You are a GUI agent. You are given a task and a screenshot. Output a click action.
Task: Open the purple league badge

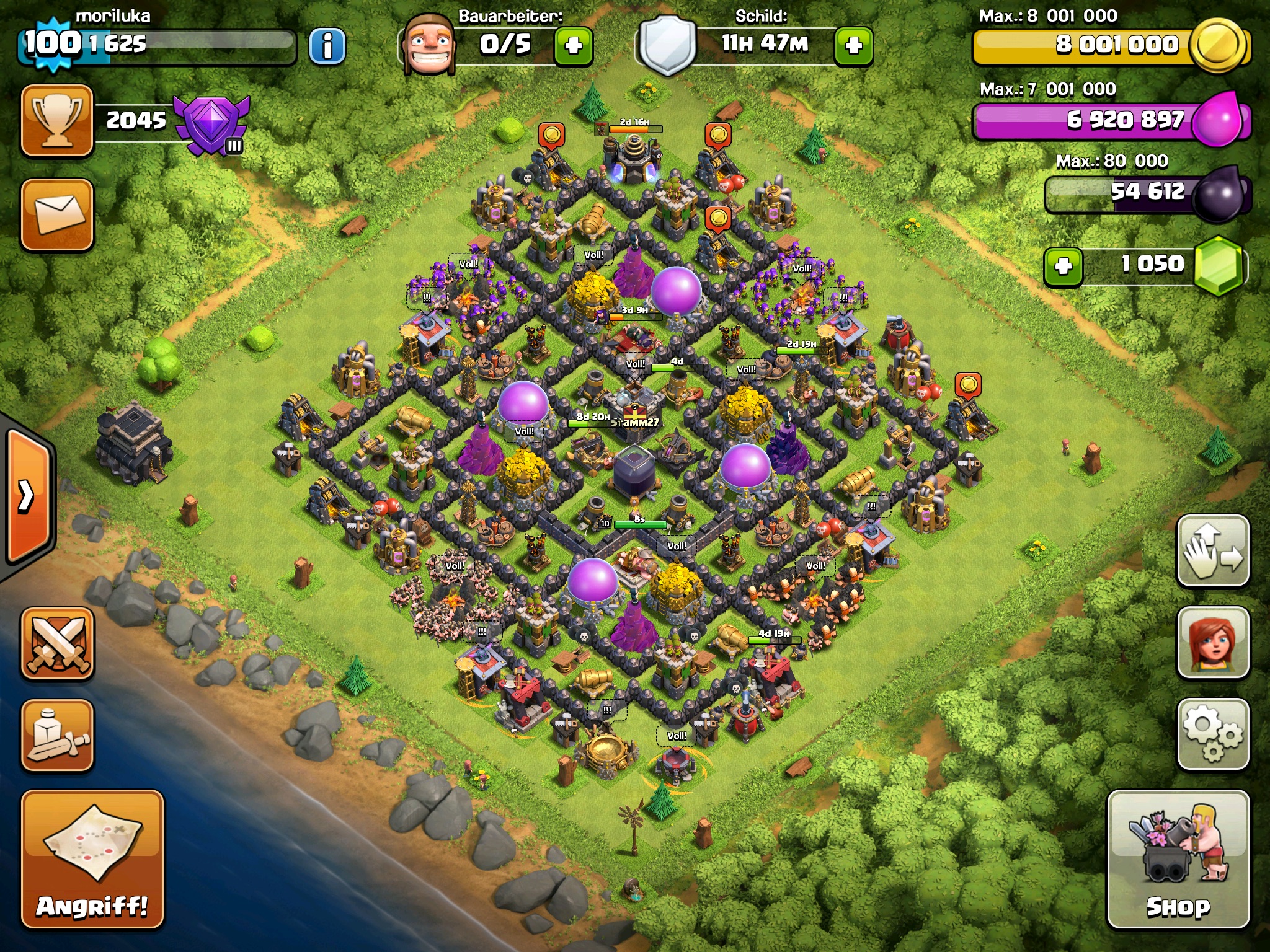click(x=211, y=124)
